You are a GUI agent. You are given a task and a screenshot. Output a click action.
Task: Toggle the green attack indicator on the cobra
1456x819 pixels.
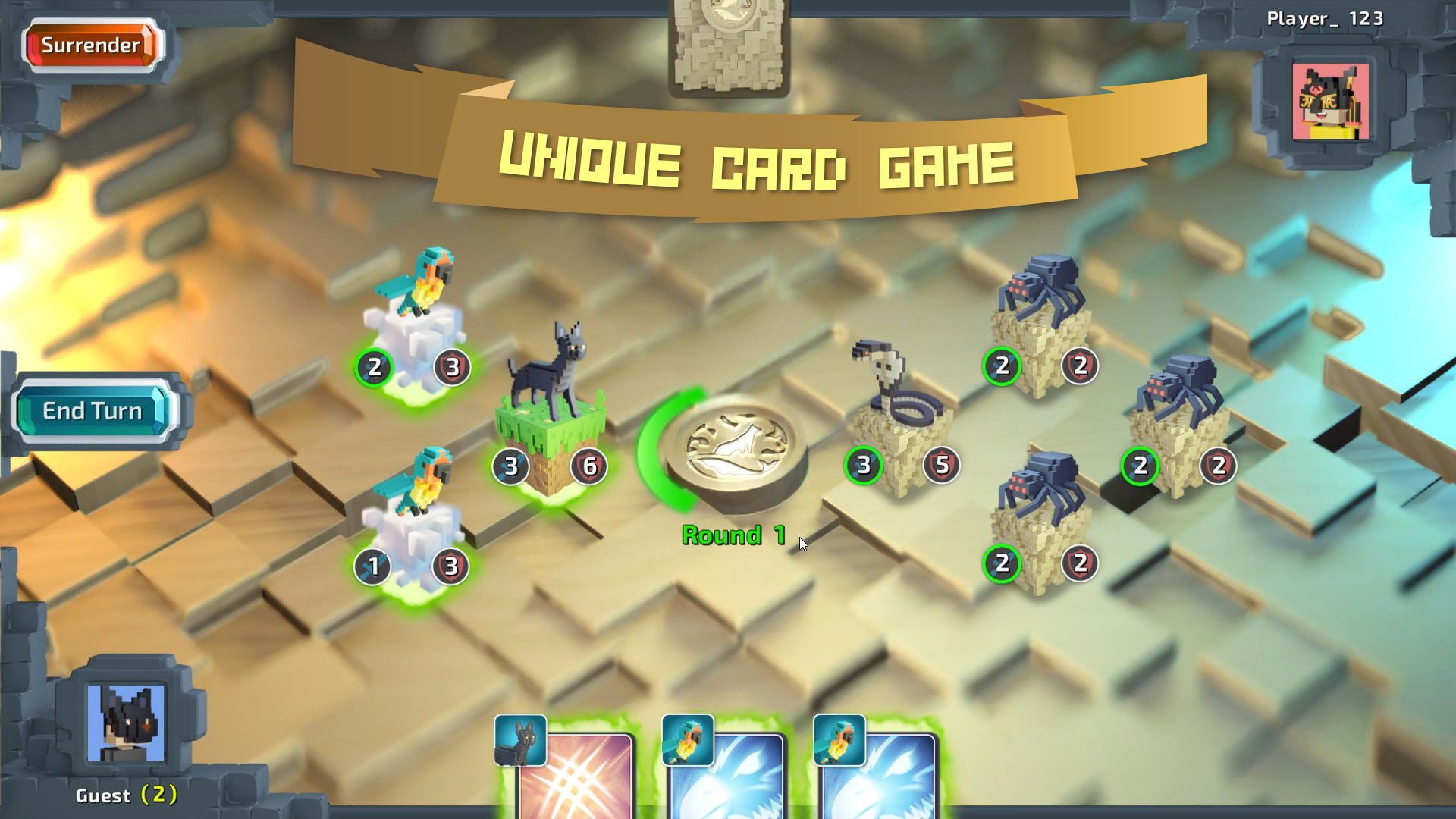[862, 464]
